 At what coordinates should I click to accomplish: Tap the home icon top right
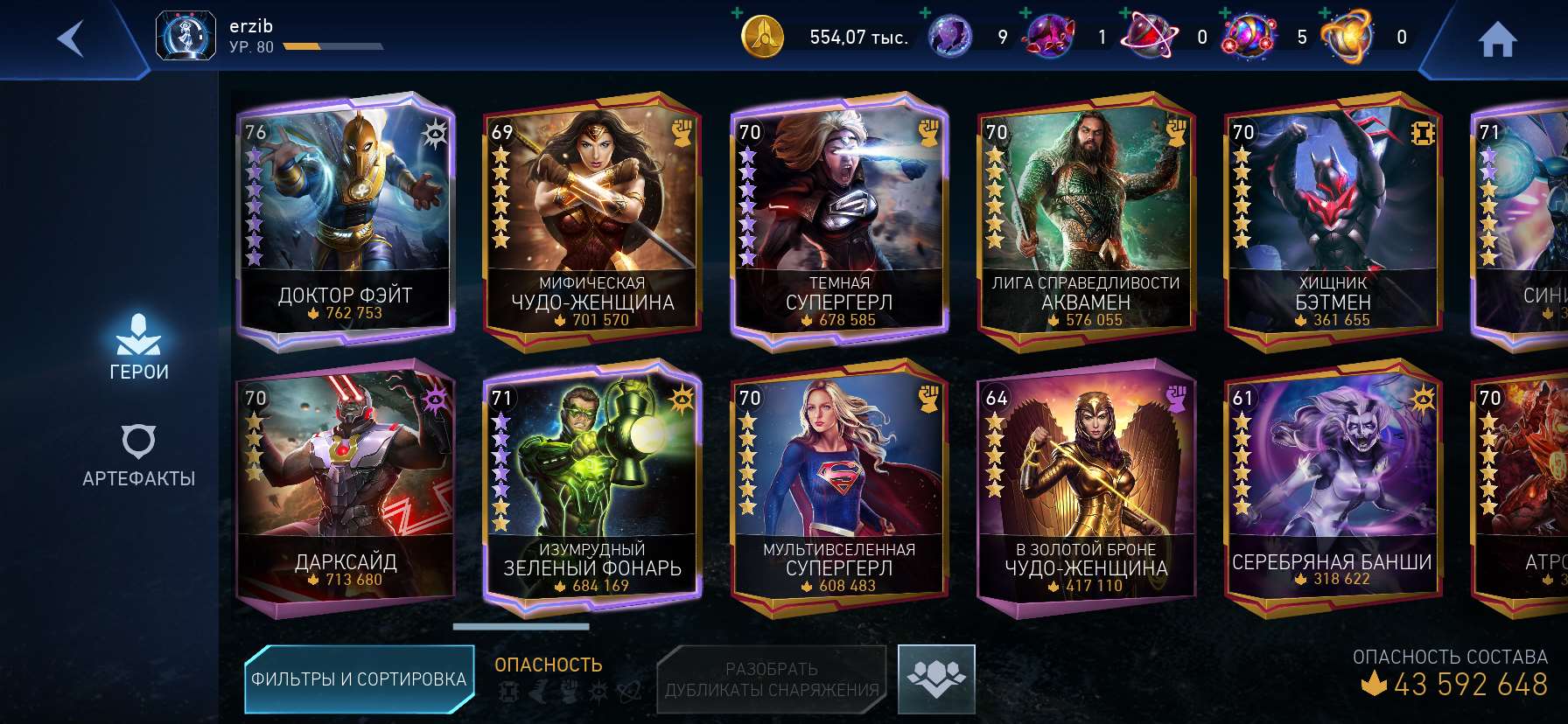1499,38
